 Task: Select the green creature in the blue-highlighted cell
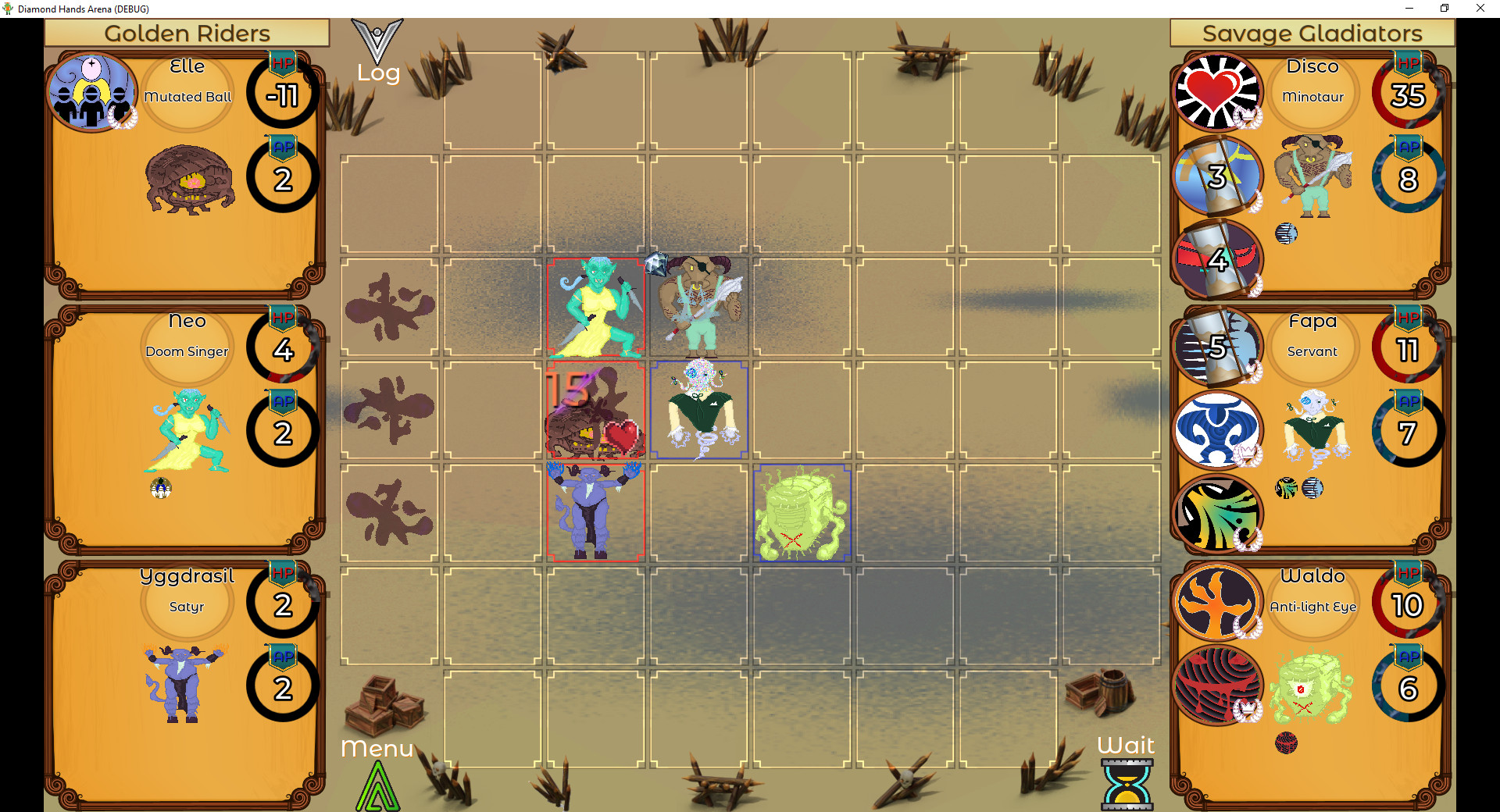coord(801,511)
